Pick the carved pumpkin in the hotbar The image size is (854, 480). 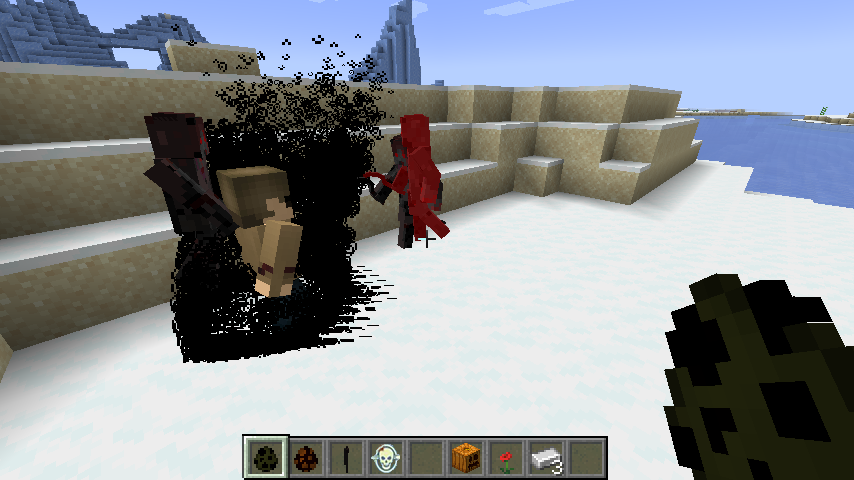tap(466, 458)
